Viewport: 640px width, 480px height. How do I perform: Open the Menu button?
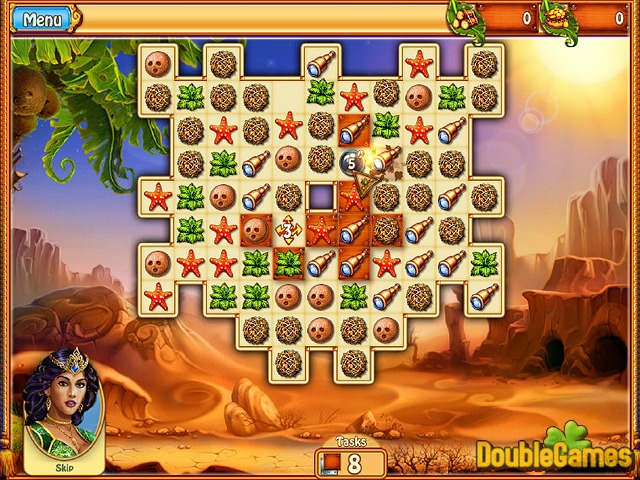[x=41, y=19]
